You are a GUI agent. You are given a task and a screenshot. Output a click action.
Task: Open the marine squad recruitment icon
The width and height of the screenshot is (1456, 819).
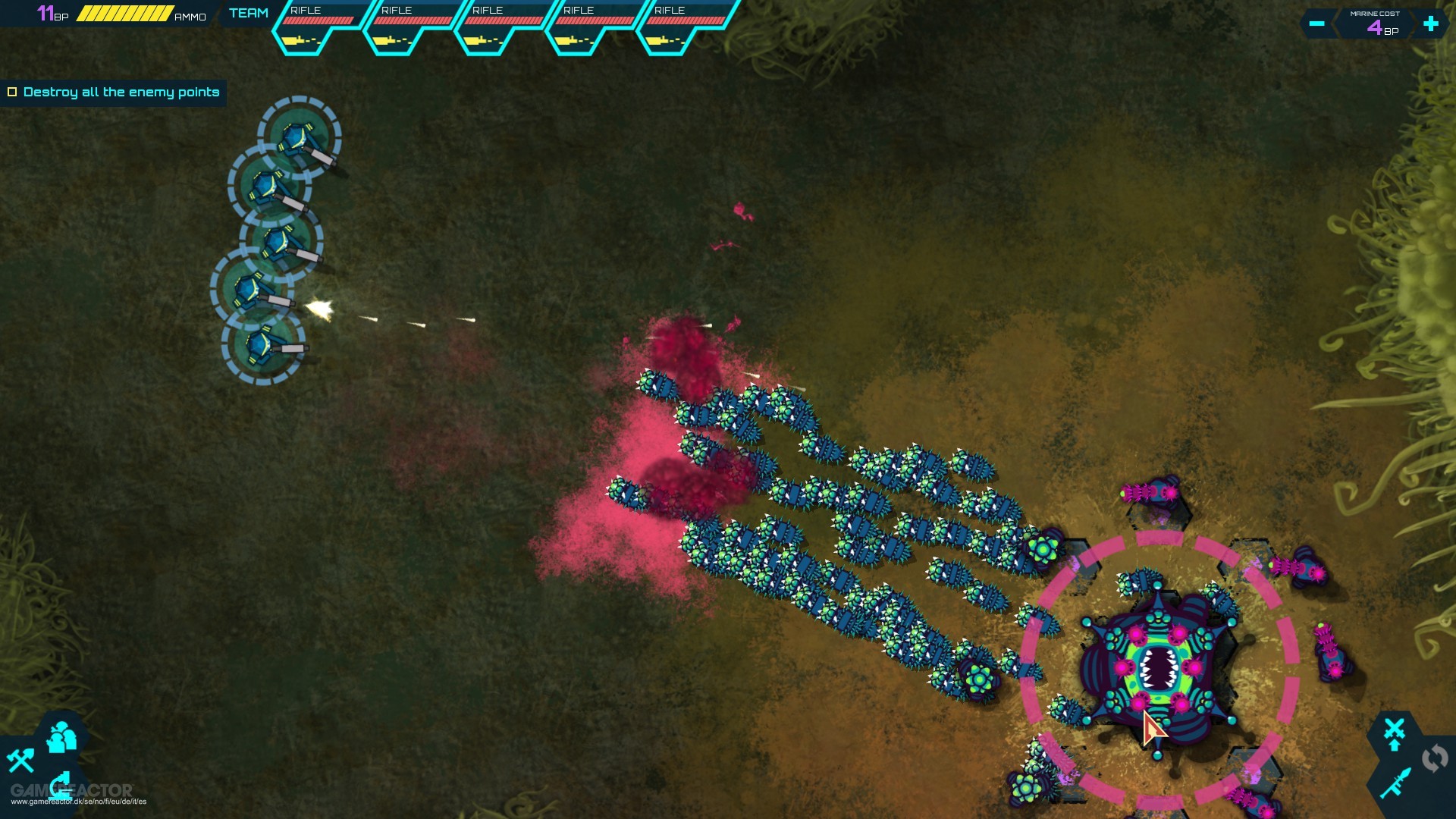[62, 737]
